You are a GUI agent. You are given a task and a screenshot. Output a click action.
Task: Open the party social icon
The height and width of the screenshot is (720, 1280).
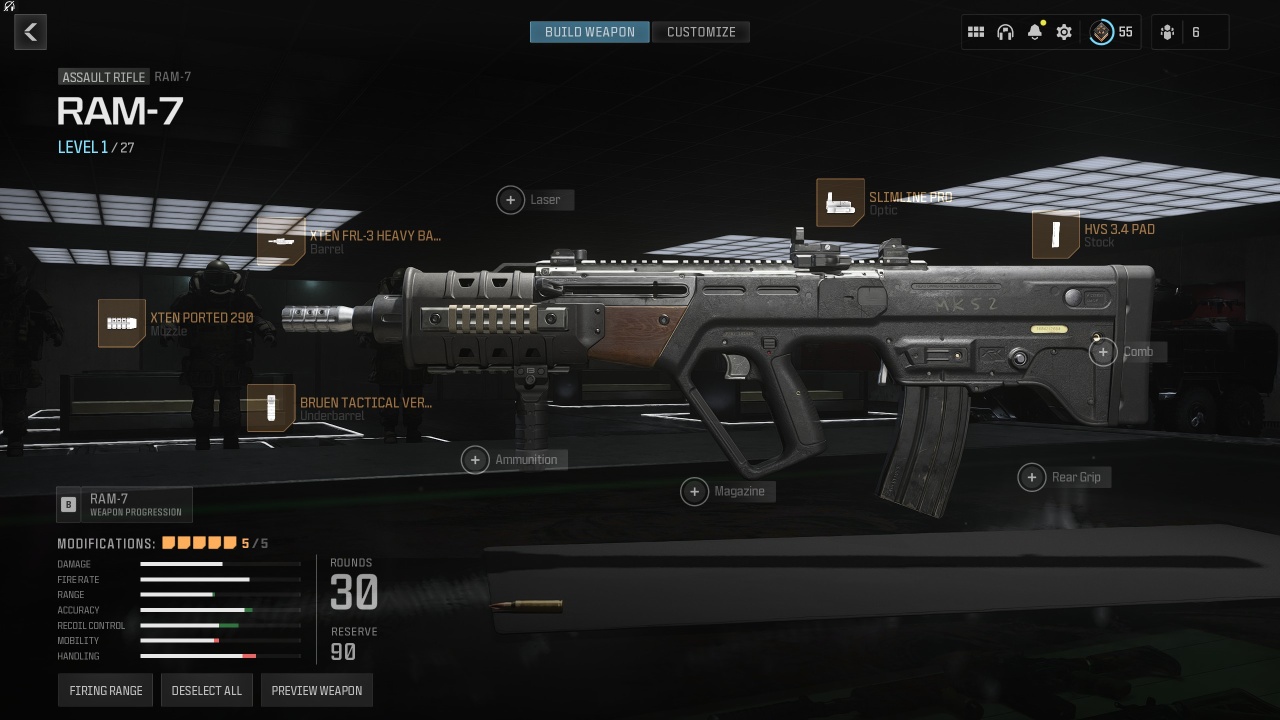pos(1166,31)
